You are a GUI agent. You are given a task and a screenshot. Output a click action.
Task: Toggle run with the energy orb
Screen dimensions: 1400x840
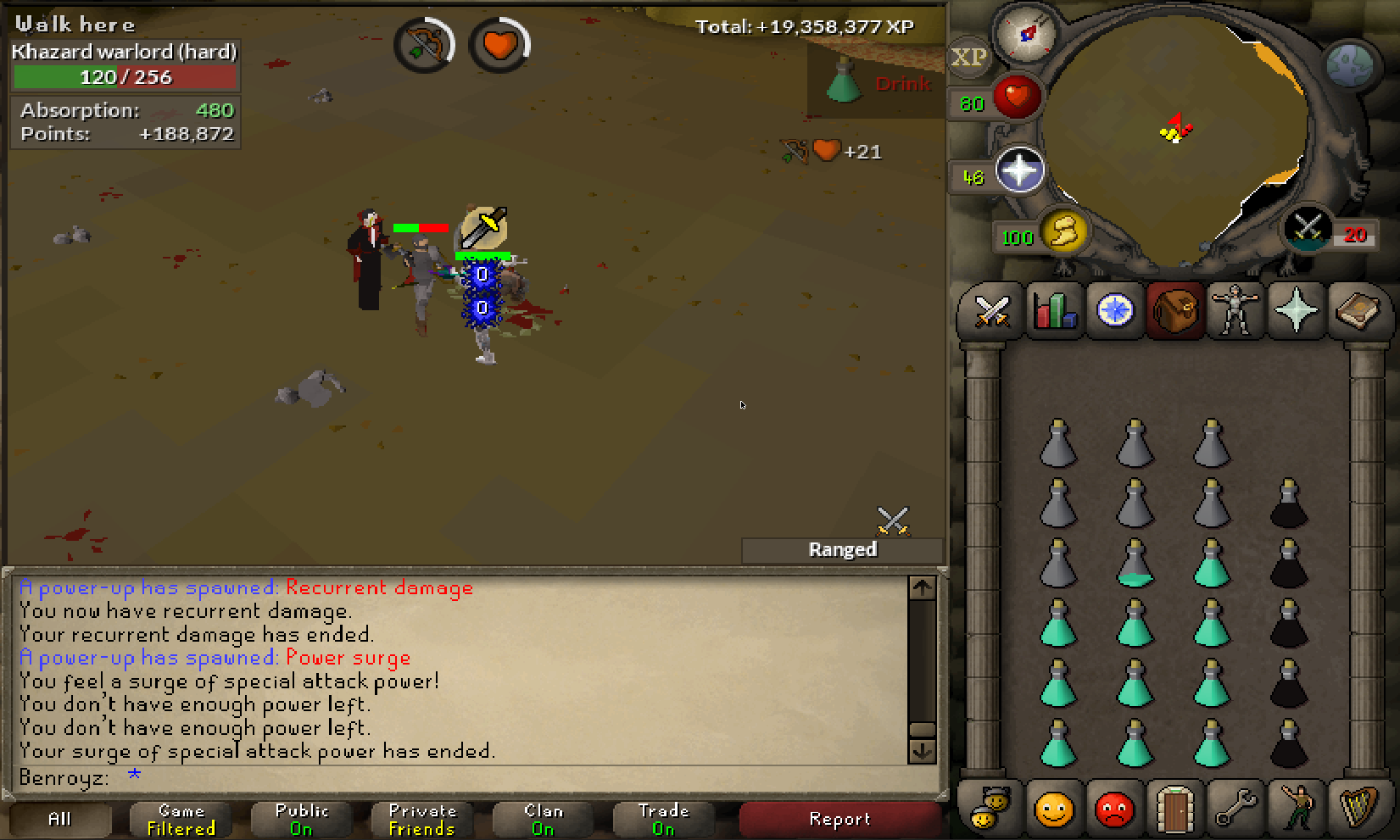point(1064,231)
